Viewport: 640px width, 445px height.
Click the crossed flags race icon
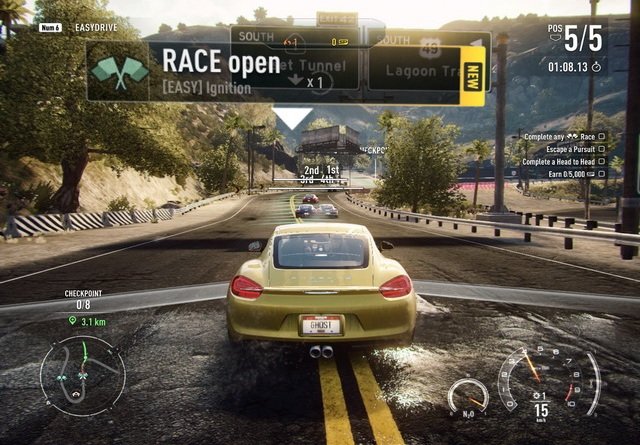(118, 71)
